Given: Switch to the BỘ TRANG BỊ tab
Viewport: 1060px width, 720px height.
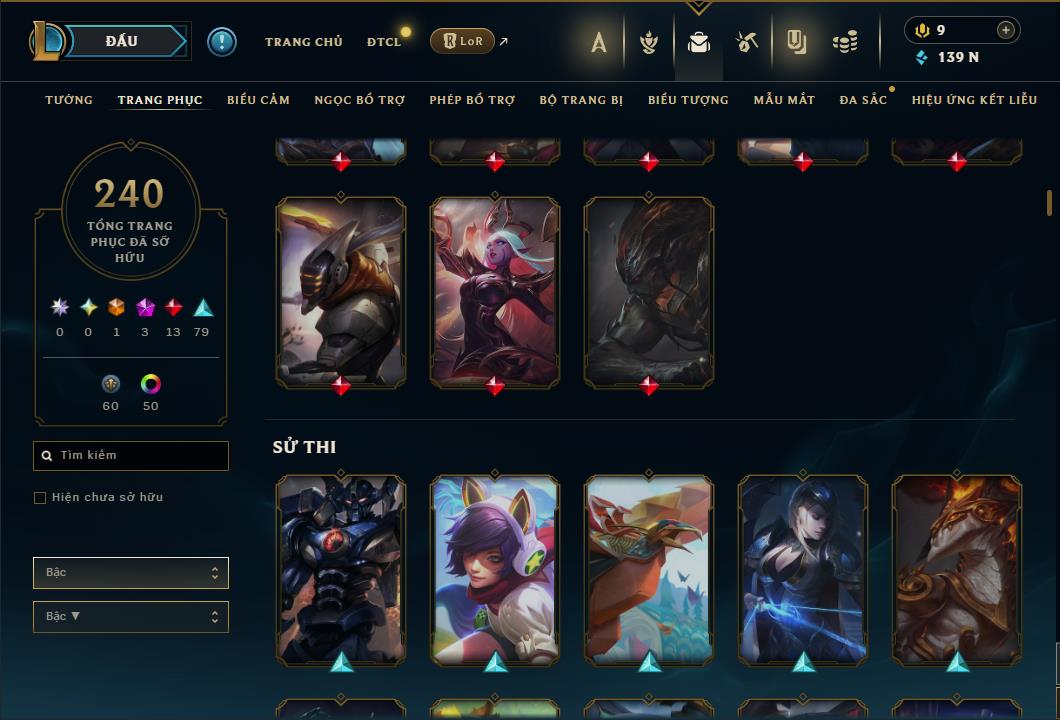Looking at the screenshot, I should 581,100.
